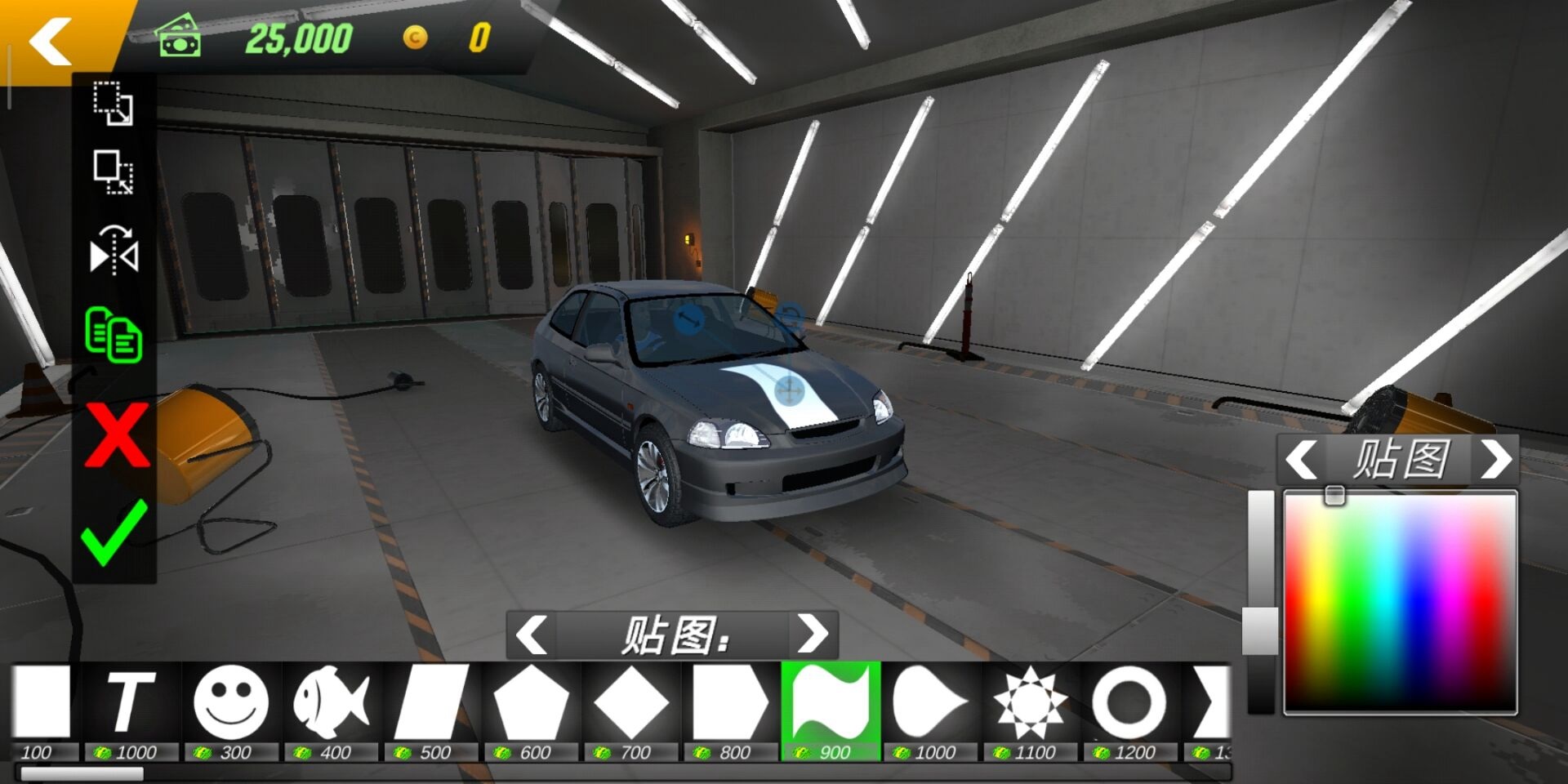The image size is (1568, 784).
Task: Select the pentagon shape decal
Action: (x=531, y=702)
